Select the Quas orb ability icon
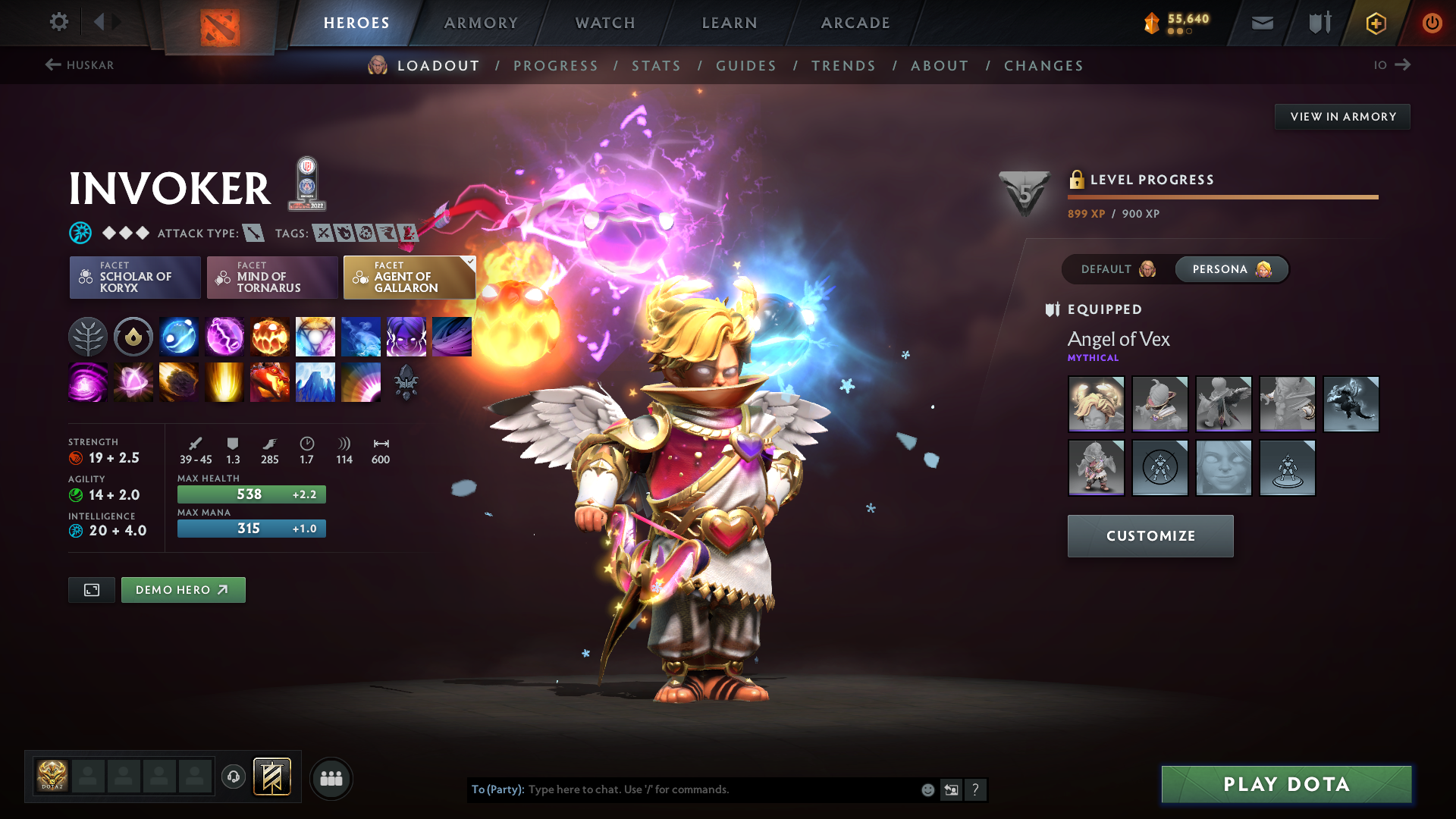 pos(179,337)
